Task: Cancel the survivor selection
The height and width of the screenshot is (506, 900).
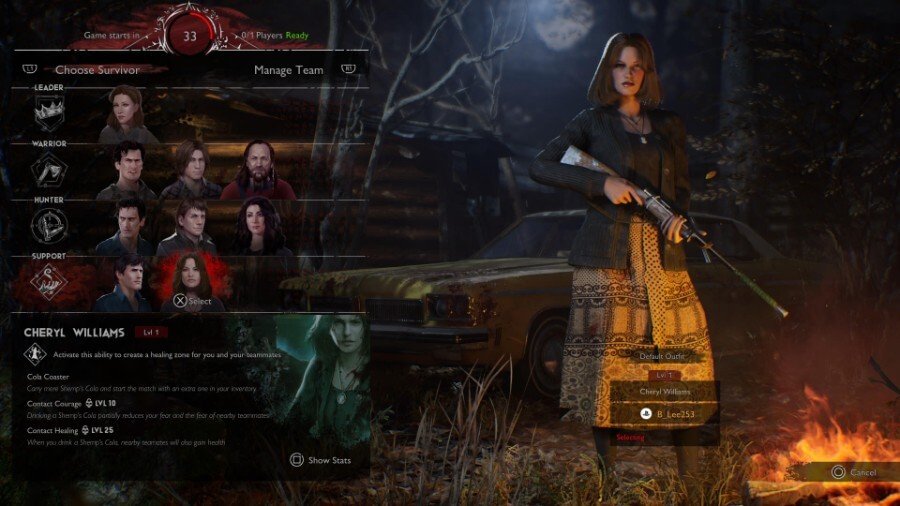Action: (x=853, y=472)
